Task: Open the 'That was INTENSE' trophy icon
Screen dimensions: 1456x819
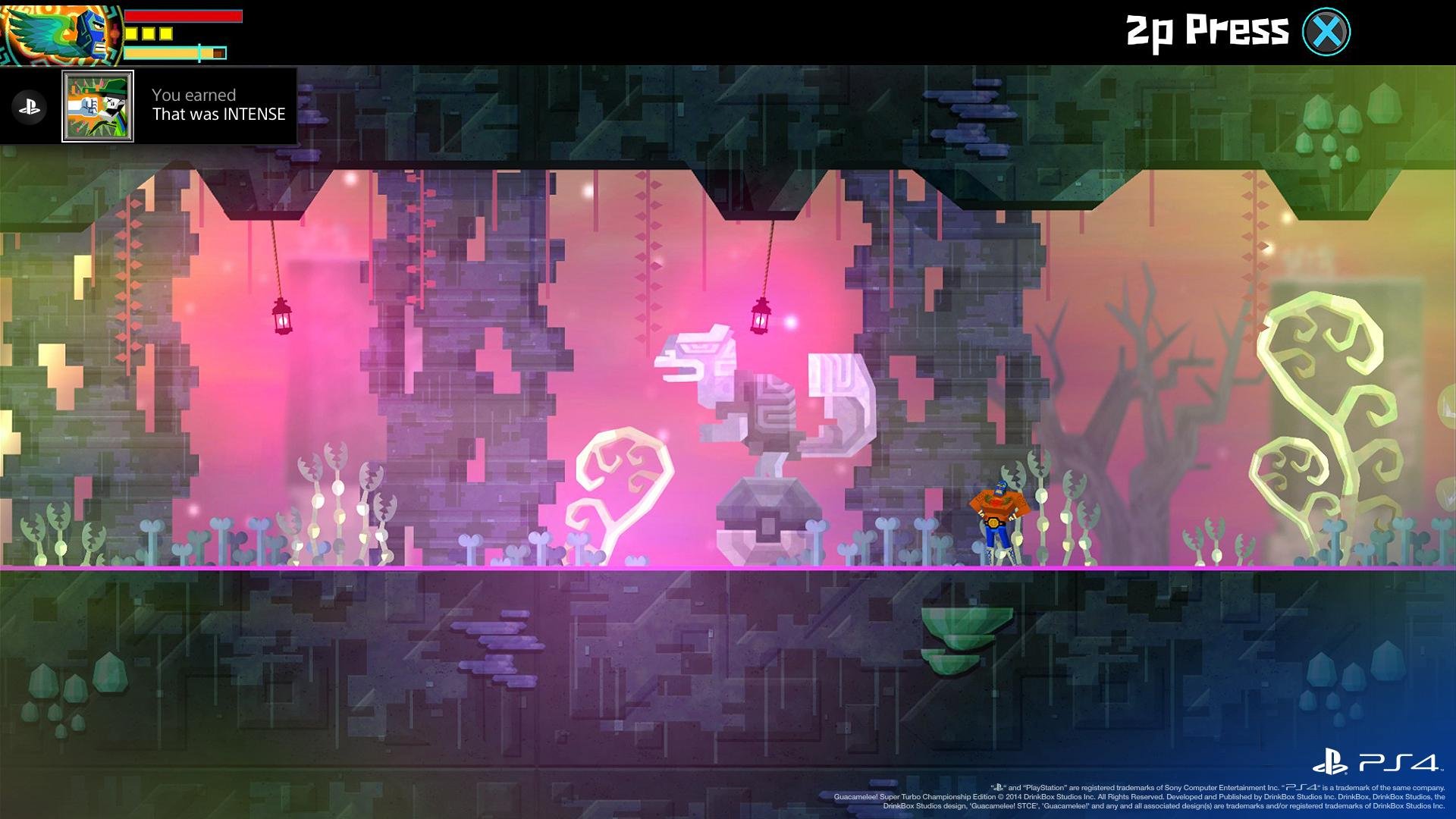Action: click(x=99, y=105)
